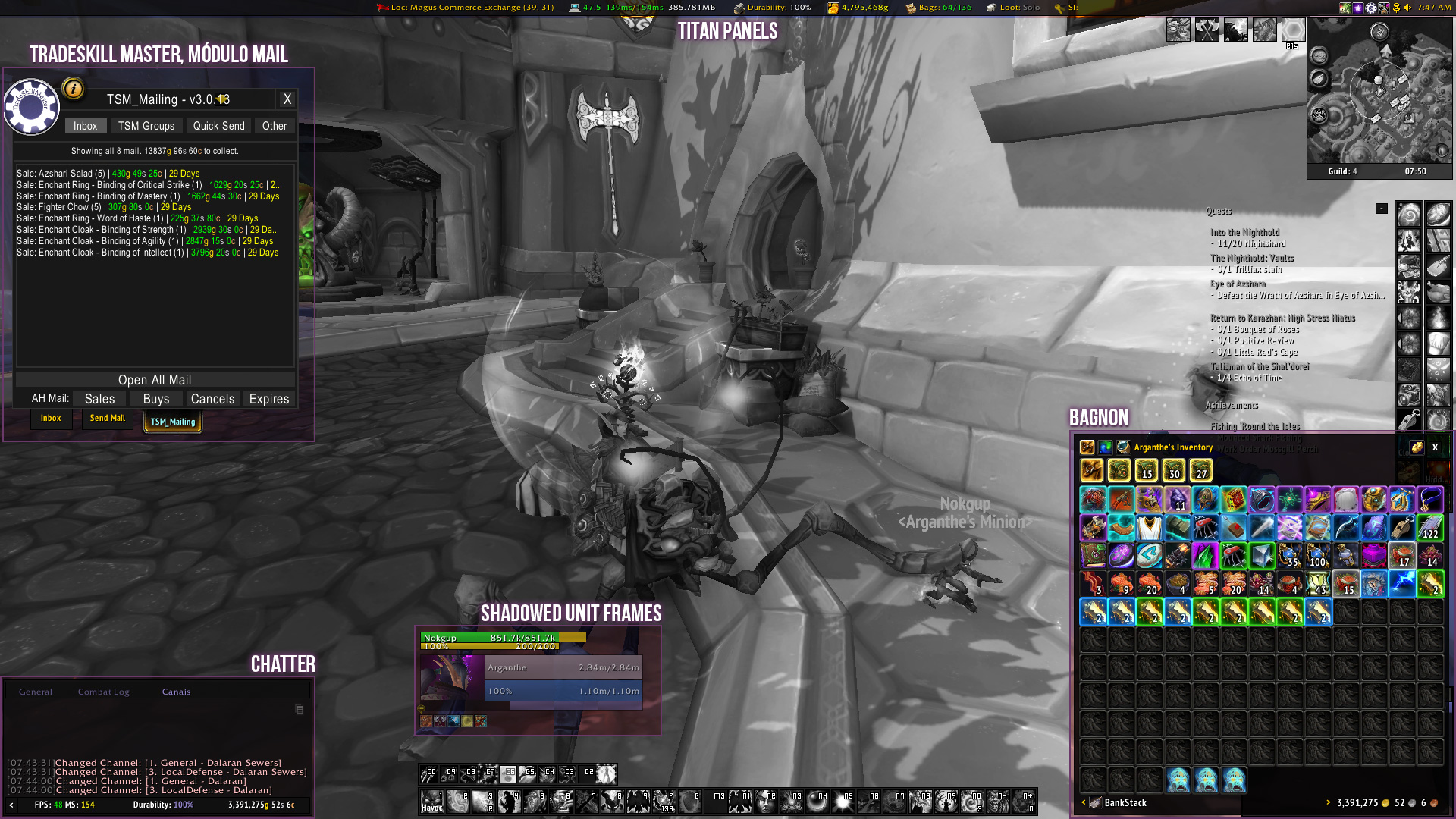Open the Combat Log chat tab
Viewport: 1456px width, 819px height.
(103, 692)
